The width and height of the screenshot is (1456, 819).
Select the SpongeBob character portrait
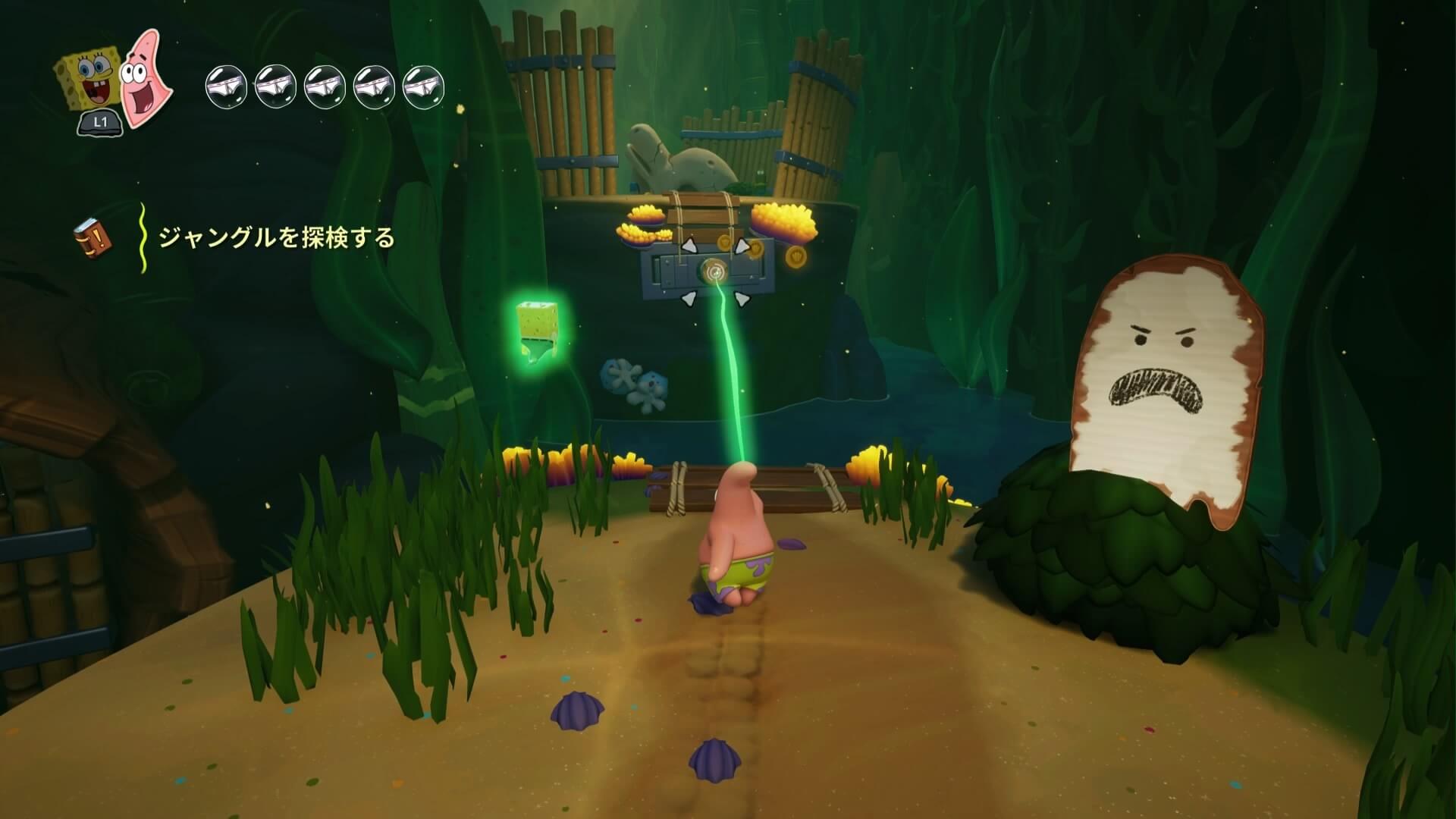point(88,85)
